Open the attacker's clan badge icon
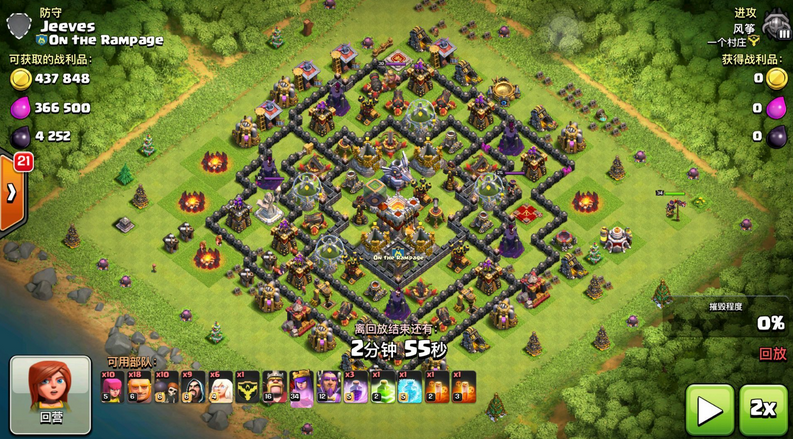This screenshot has height=439, width=793. click(x=773, y=24)
